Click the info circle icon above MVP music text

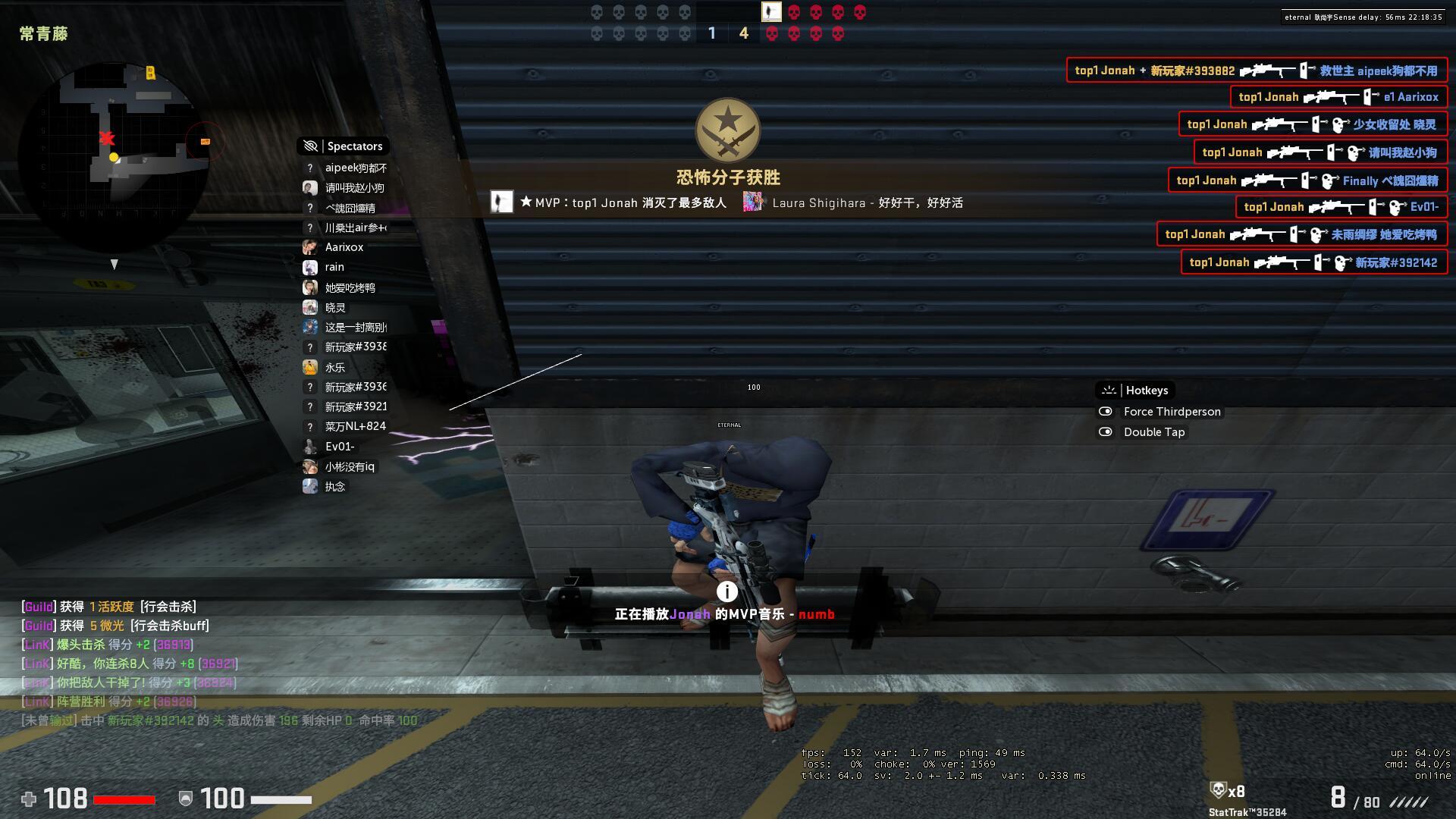point(726,592)
